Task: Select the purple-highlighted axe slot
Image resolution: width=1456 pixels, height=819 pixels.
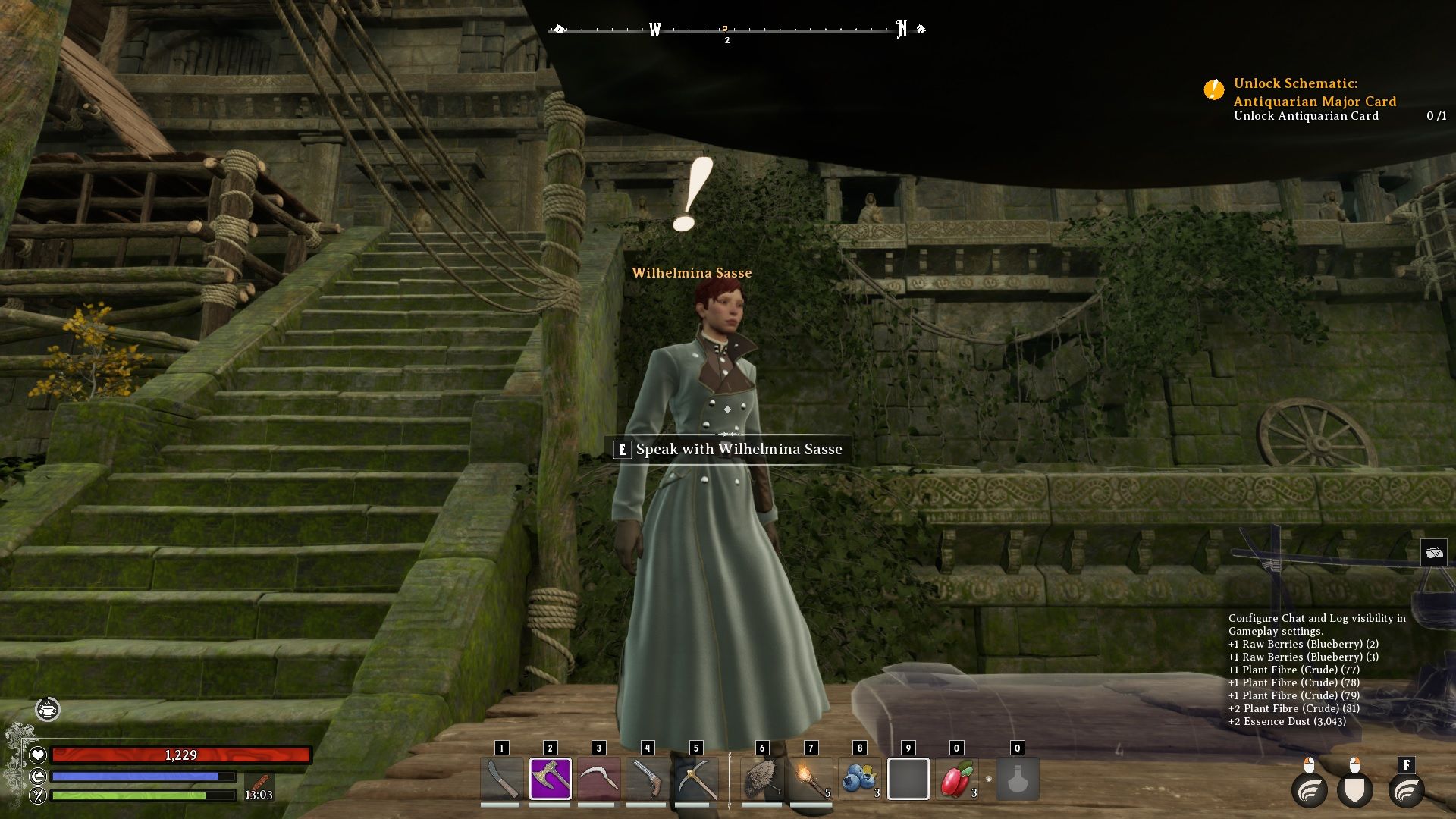Action: [x=550, y=779]
